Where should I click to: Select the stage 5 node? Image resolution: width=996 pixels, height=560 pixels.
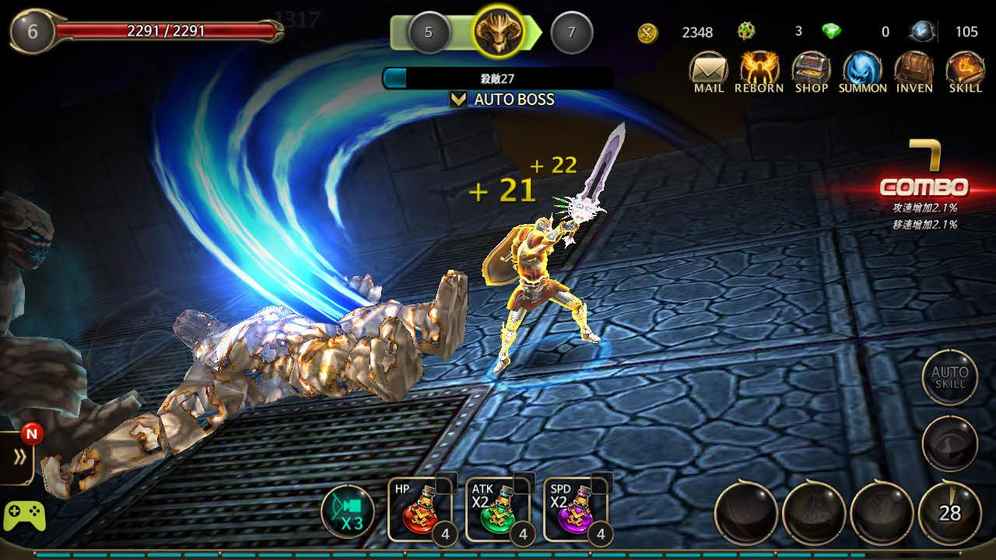point(428,32)
